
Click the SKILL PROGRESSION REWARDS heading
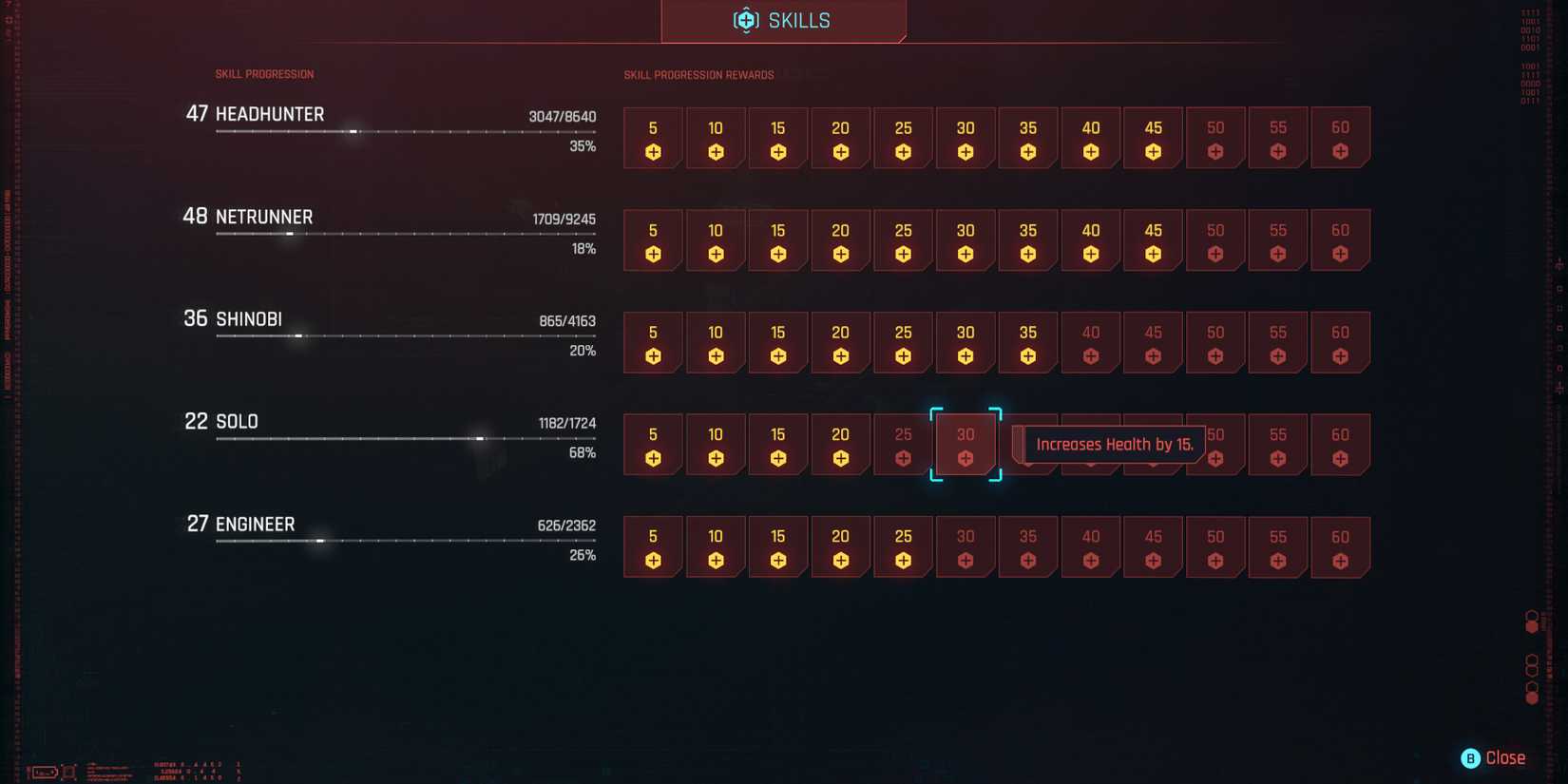(x=698, y=74)
